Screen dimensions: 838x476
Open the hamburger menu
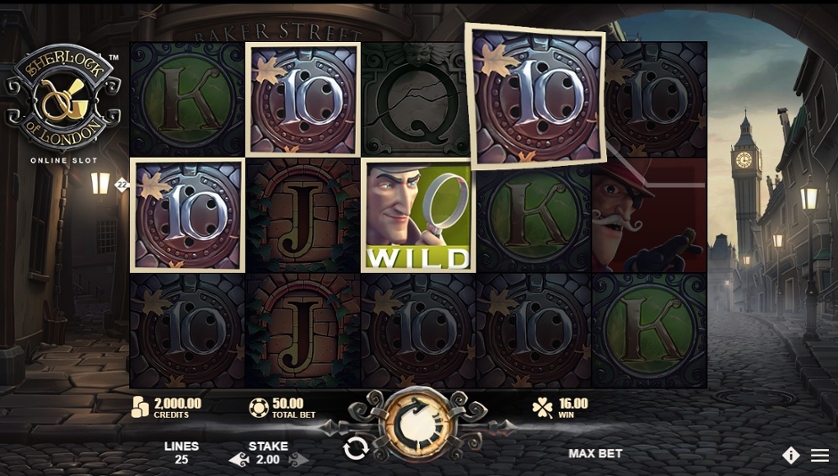(x=819, y=455)
